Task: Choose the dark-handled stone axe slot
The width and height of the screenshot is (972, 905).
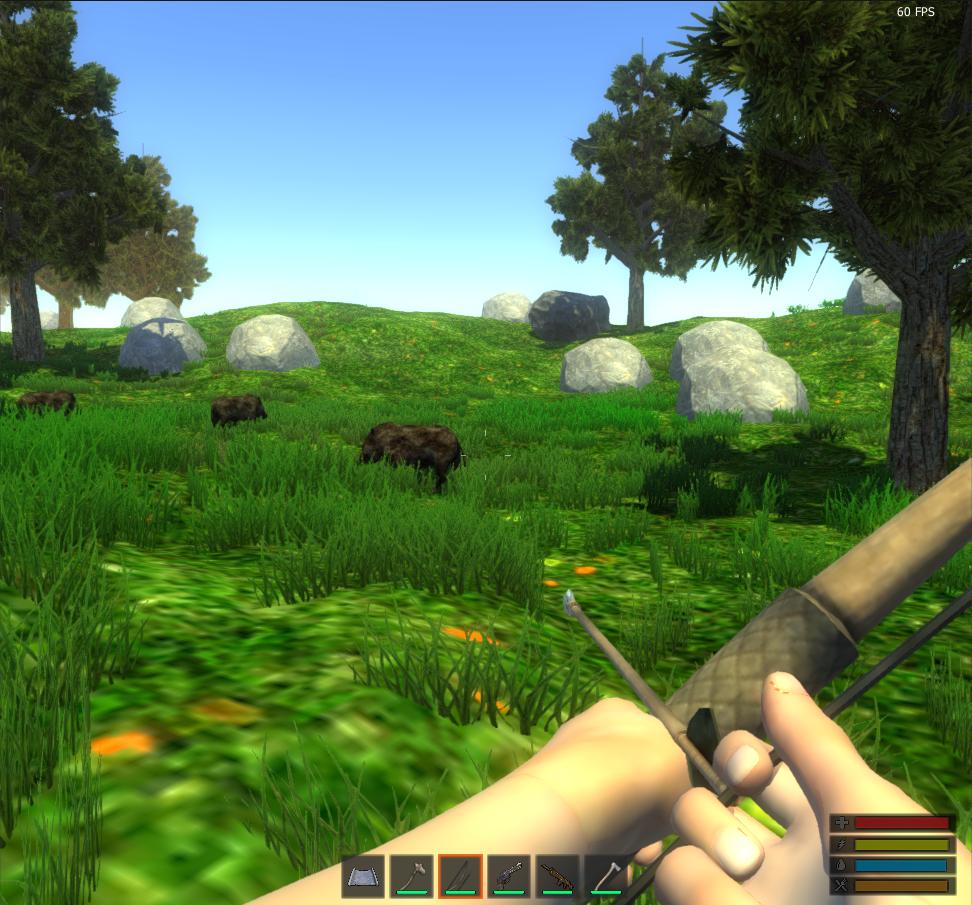Action: pos(411,876)
